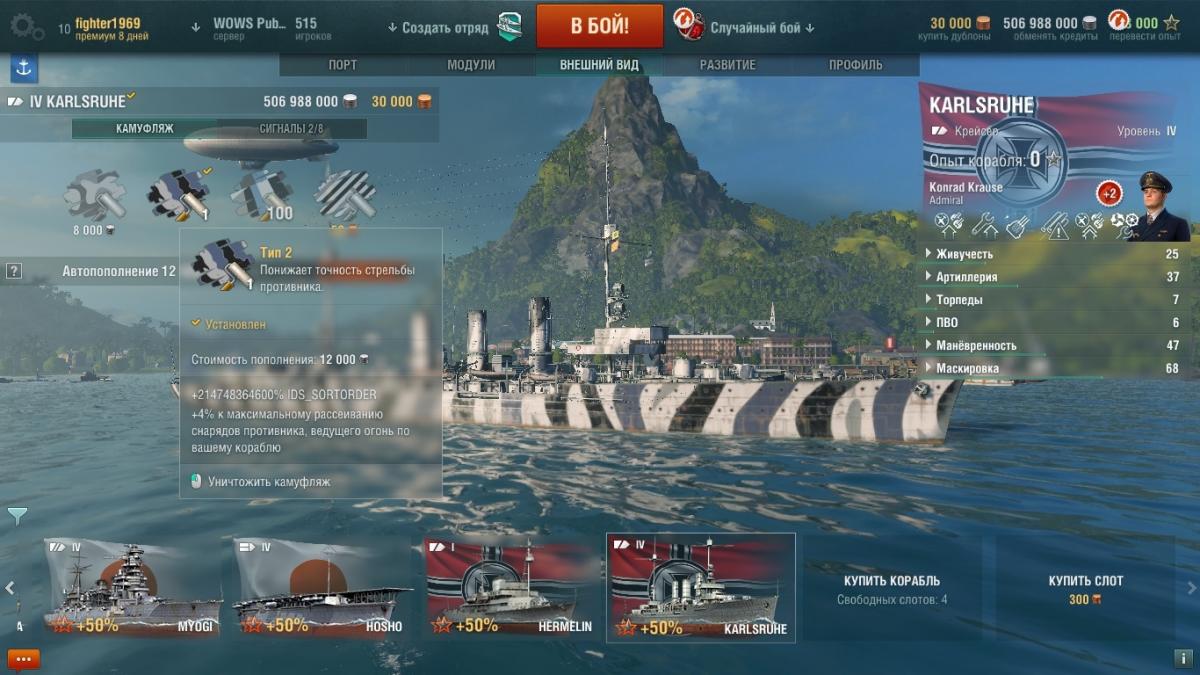Buy a slot with КУПИТЬ СЛОТ
The height and width of the screenshot is (675, 1200).
pyautogui.click(x=1085, y=587)
